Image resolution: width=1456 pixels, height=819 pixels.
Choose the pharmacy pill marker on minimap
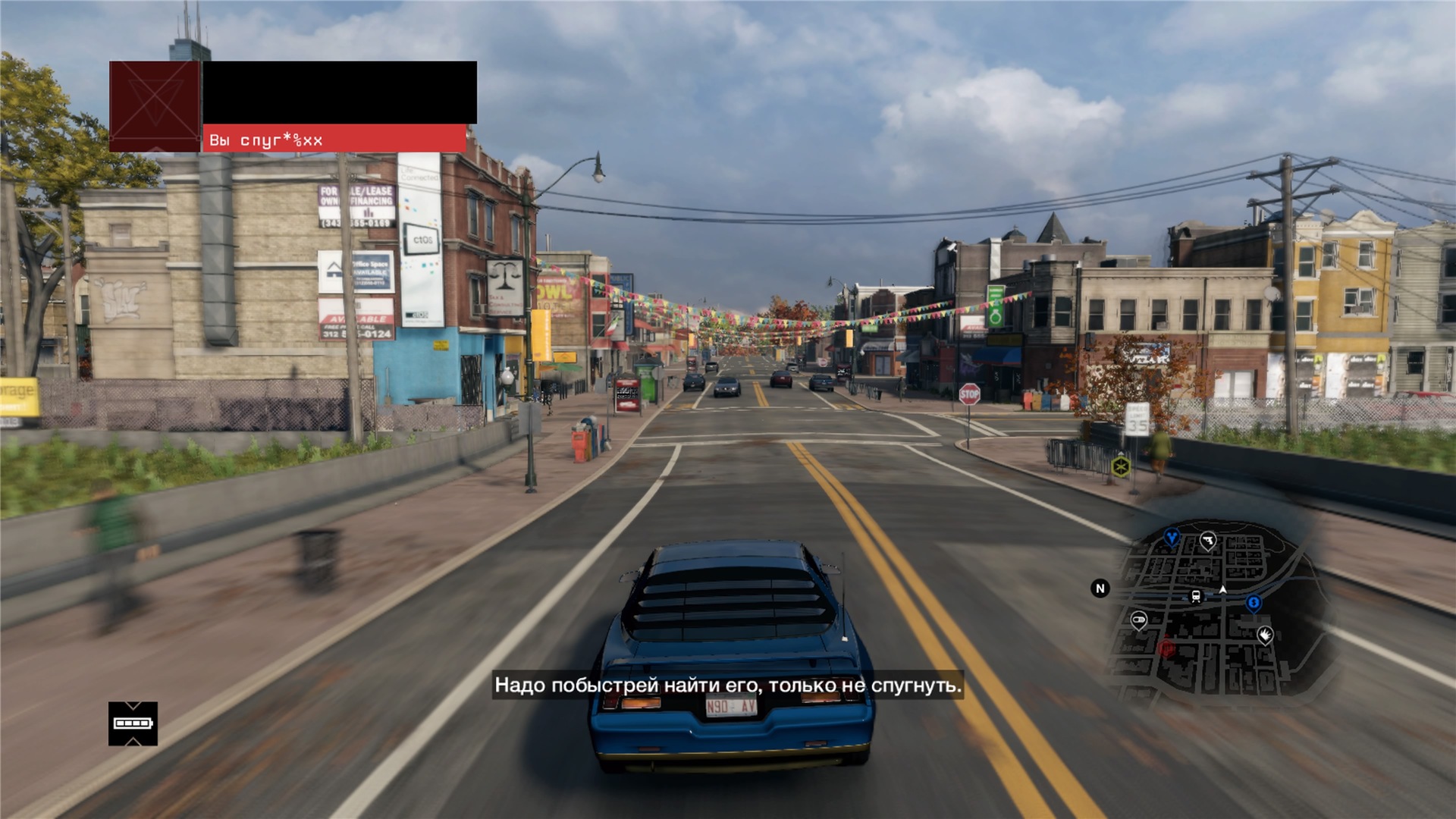(x=1138, y=620)
